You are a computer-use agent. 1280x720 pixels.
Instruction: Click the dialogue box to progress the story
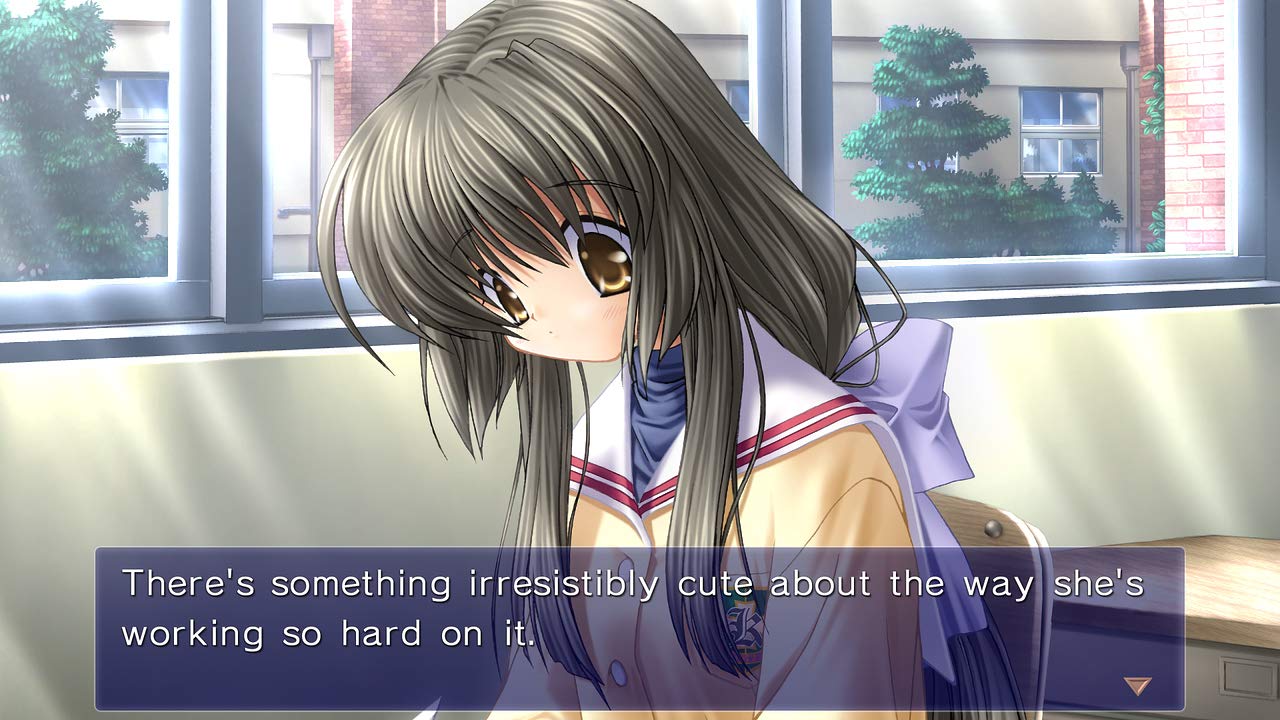(640, 620)
